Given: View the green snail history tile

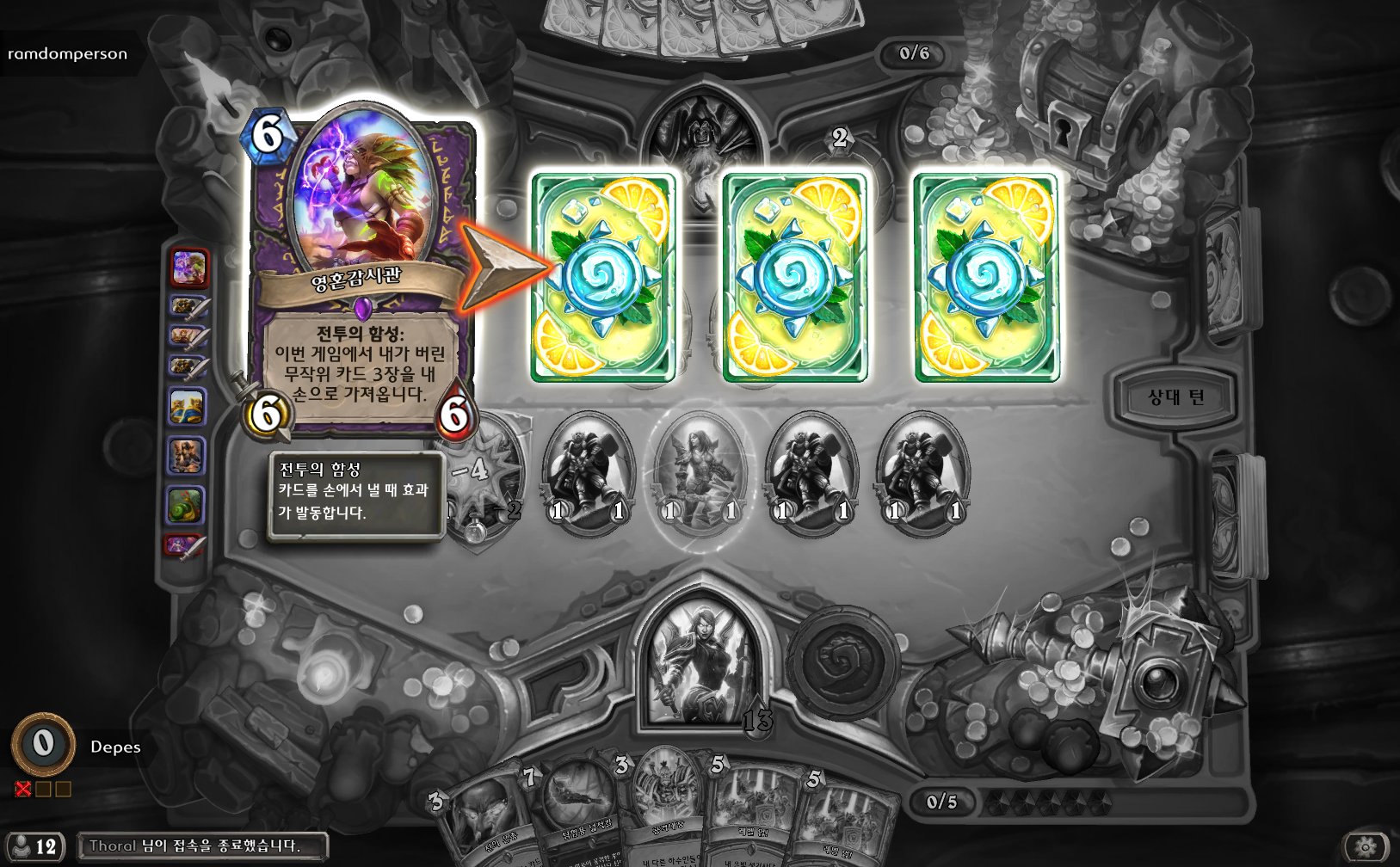Looking at the screenshot, I should (186, 505).
